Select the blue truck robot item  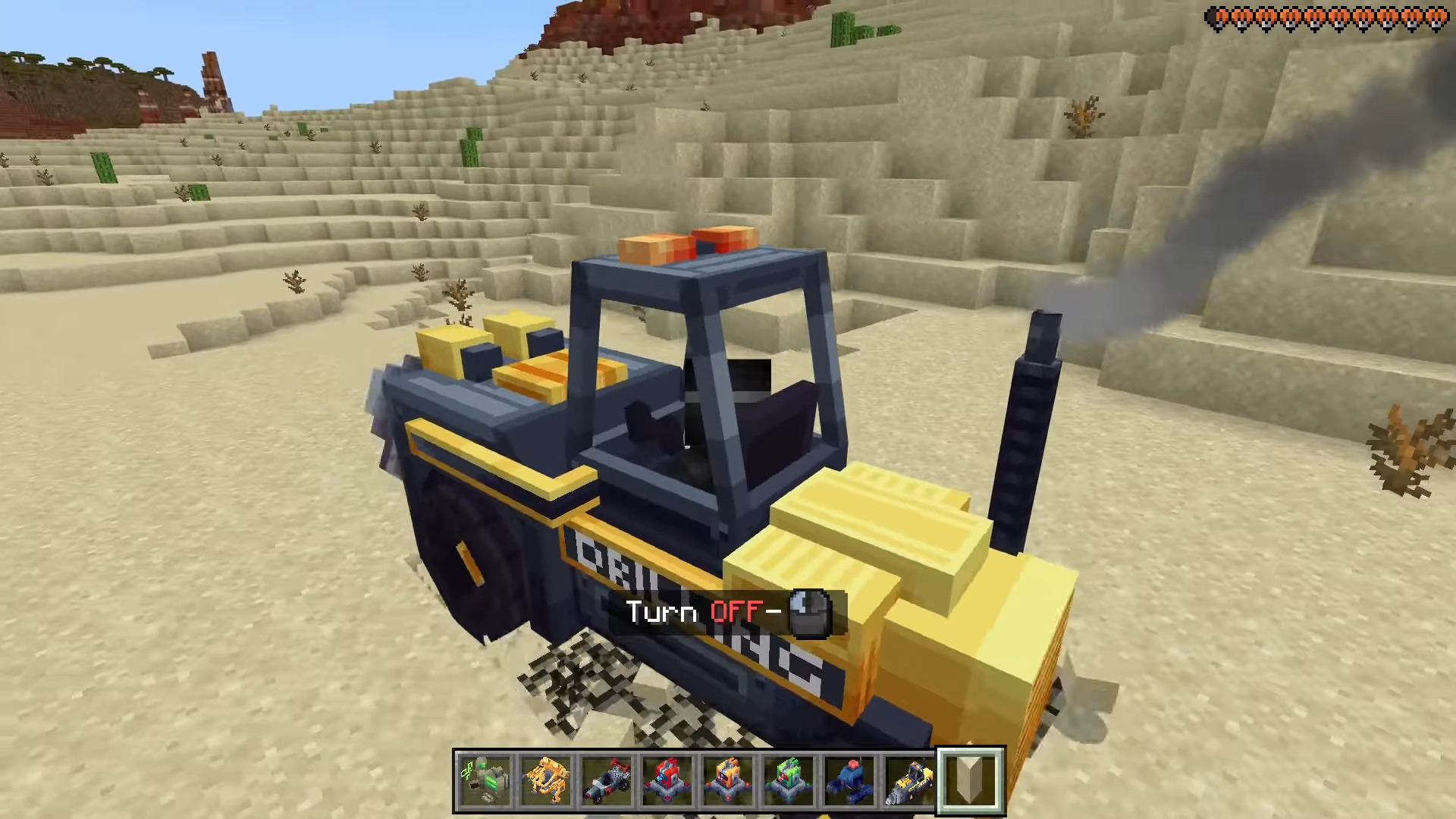849,780
